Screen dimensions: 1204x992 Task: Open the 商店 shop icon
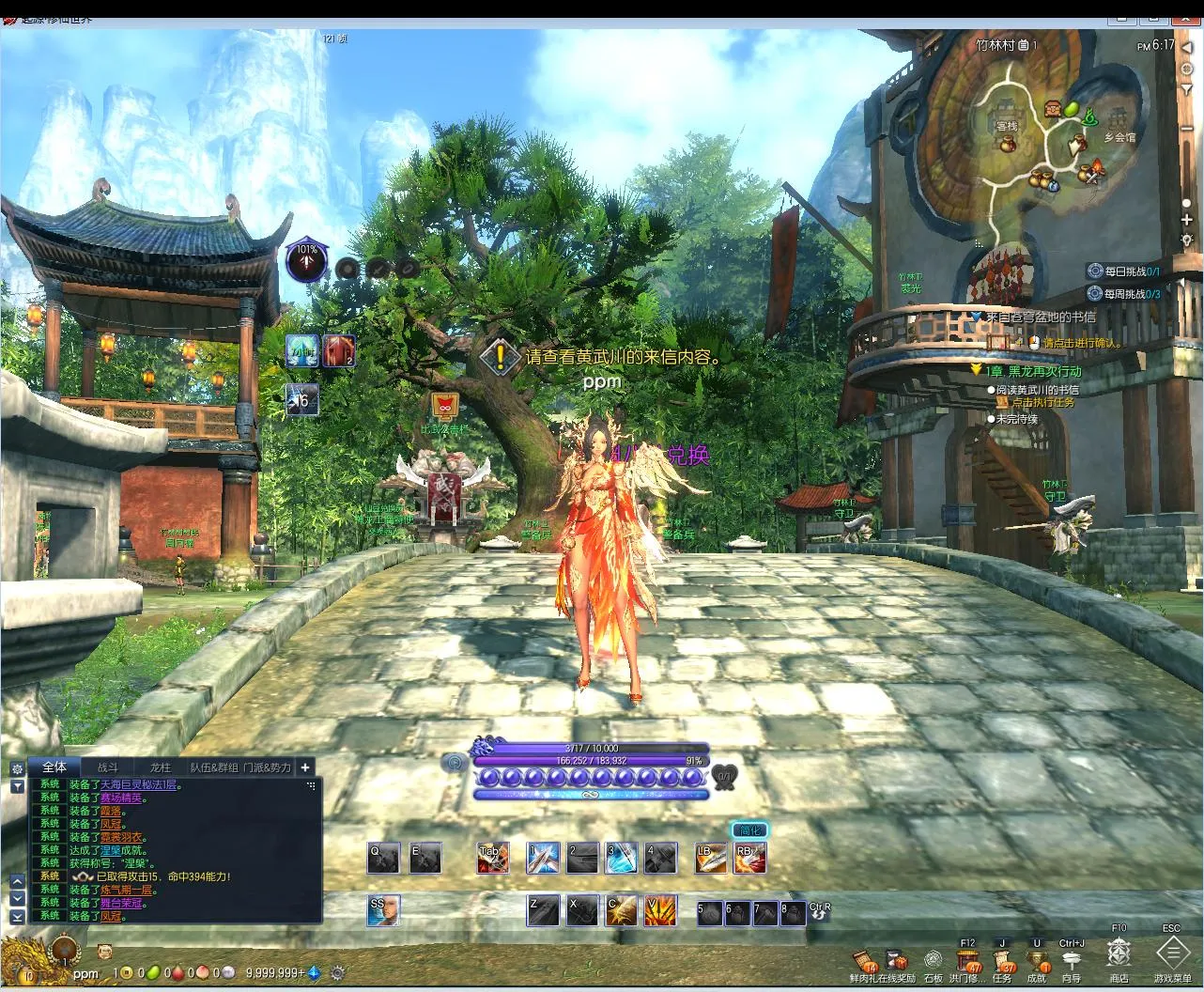(x=1118, y=955)
